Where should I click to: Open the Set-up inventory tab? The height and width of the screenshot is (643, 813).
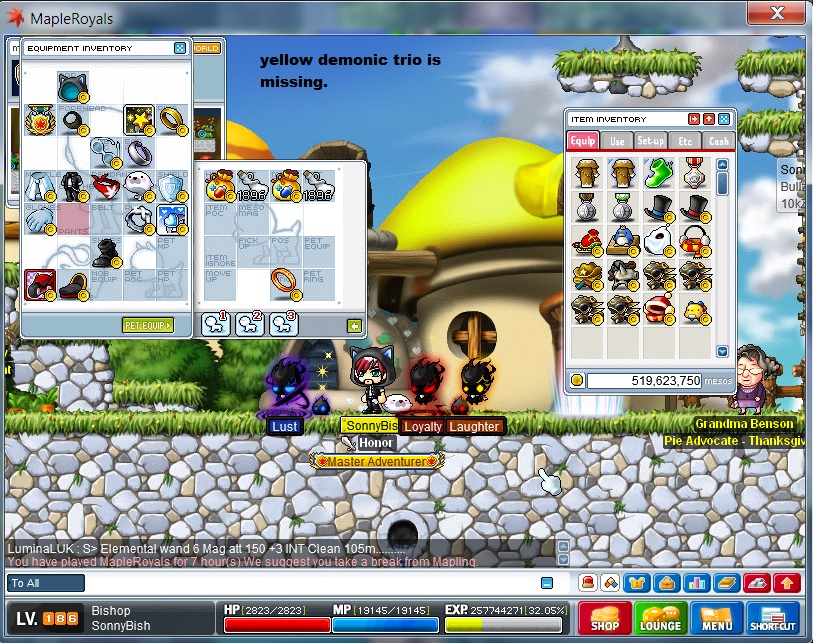[651, 142]
